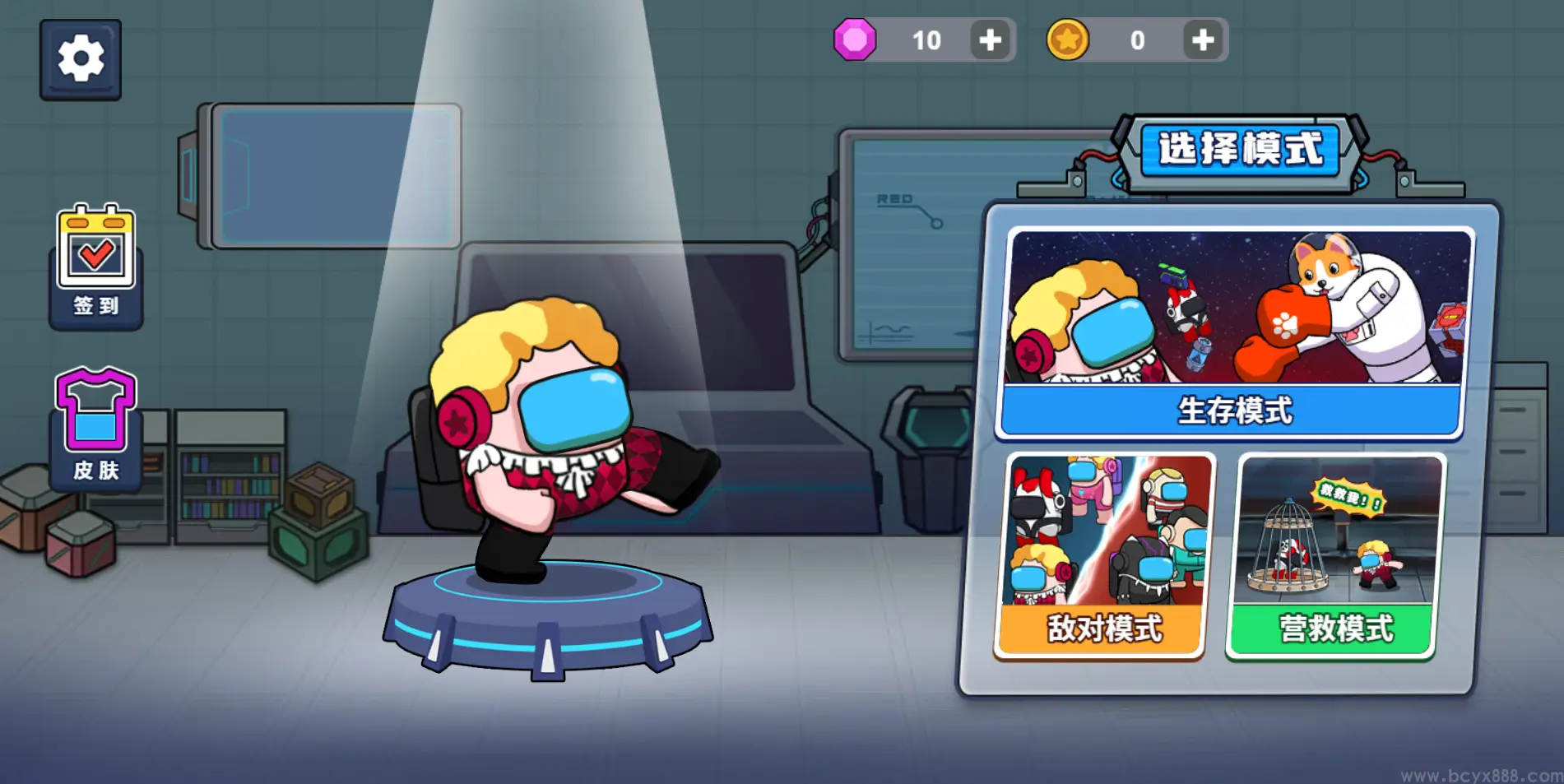Add more gold coins with plus button

coord(1203,40)
